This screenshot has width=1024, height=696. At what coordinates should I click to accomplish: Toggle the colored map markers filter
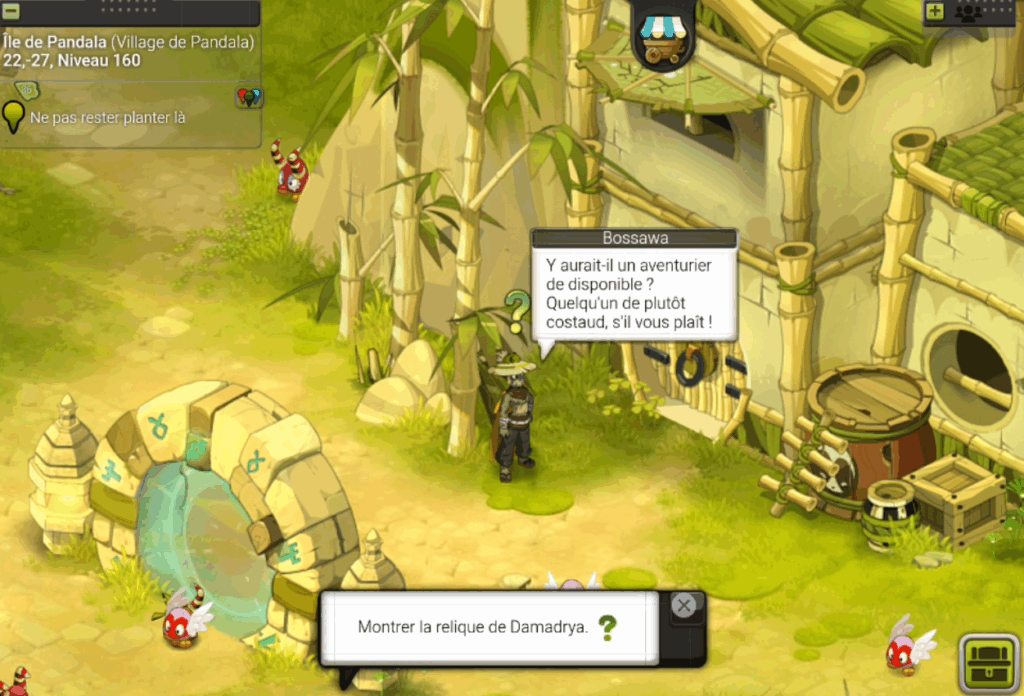tap(249, 97)
